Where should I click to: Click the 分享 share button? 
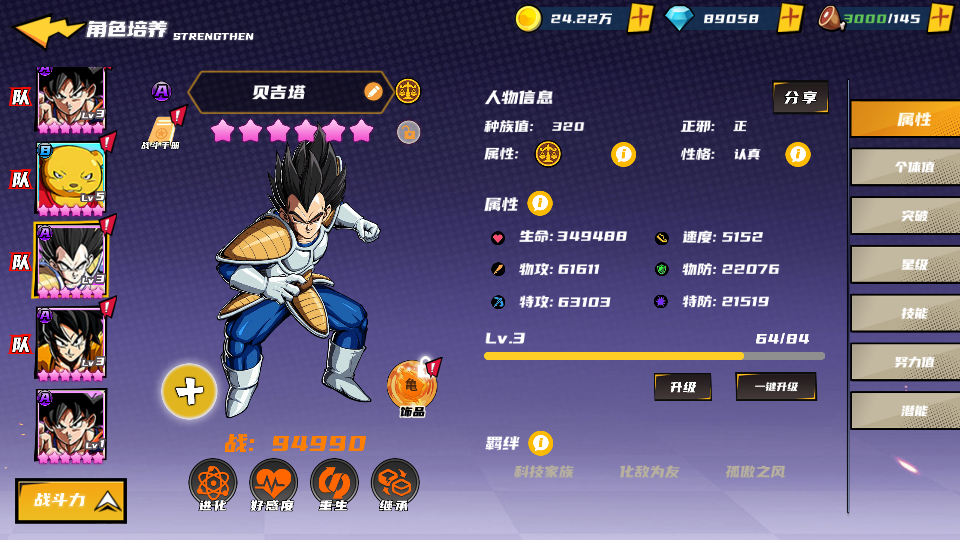click(800, 97)
